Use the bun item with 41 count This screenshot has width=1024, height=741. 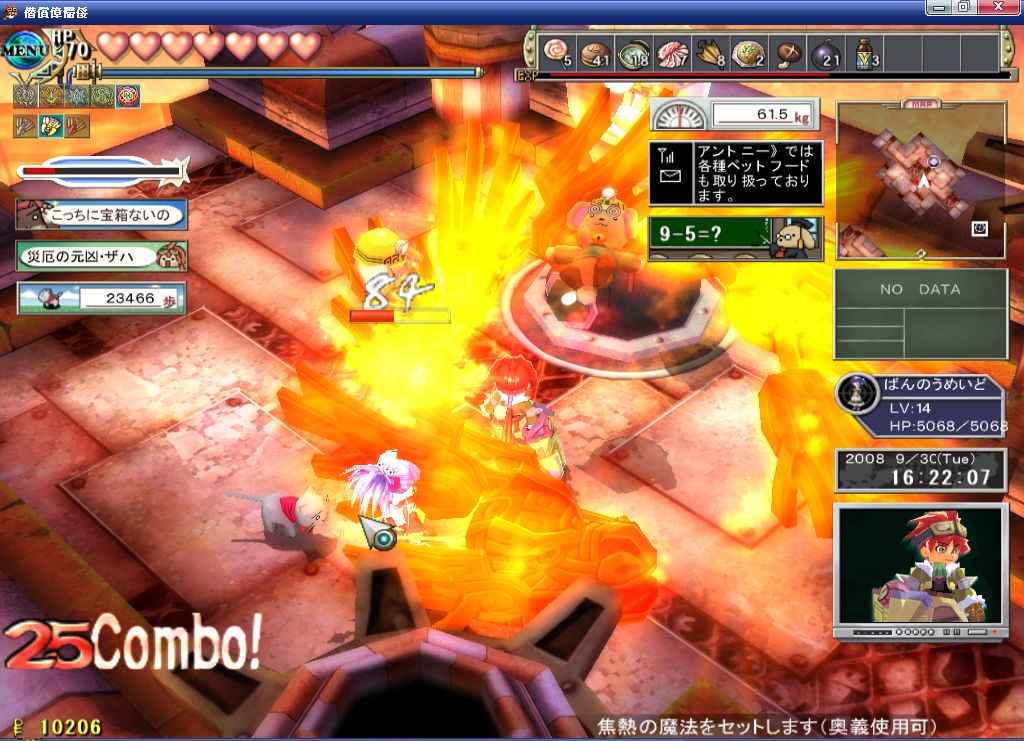pos(594,51)
